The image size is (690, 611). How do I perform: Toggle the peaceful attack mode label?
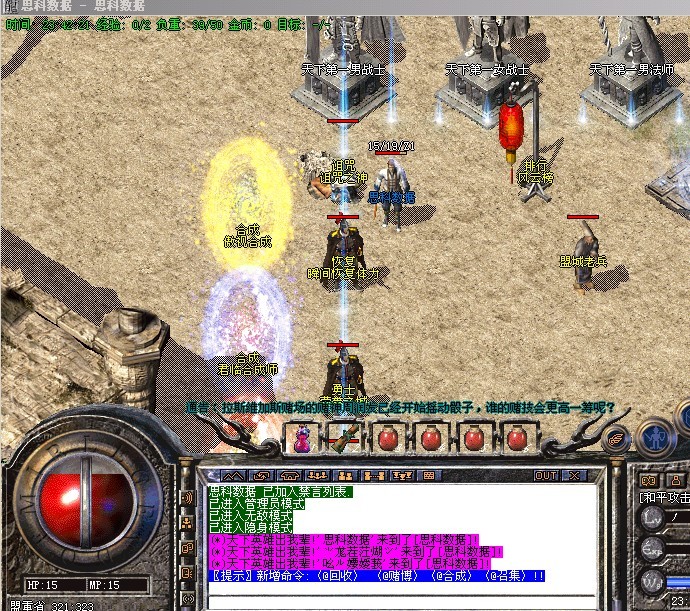click(665, 496)
